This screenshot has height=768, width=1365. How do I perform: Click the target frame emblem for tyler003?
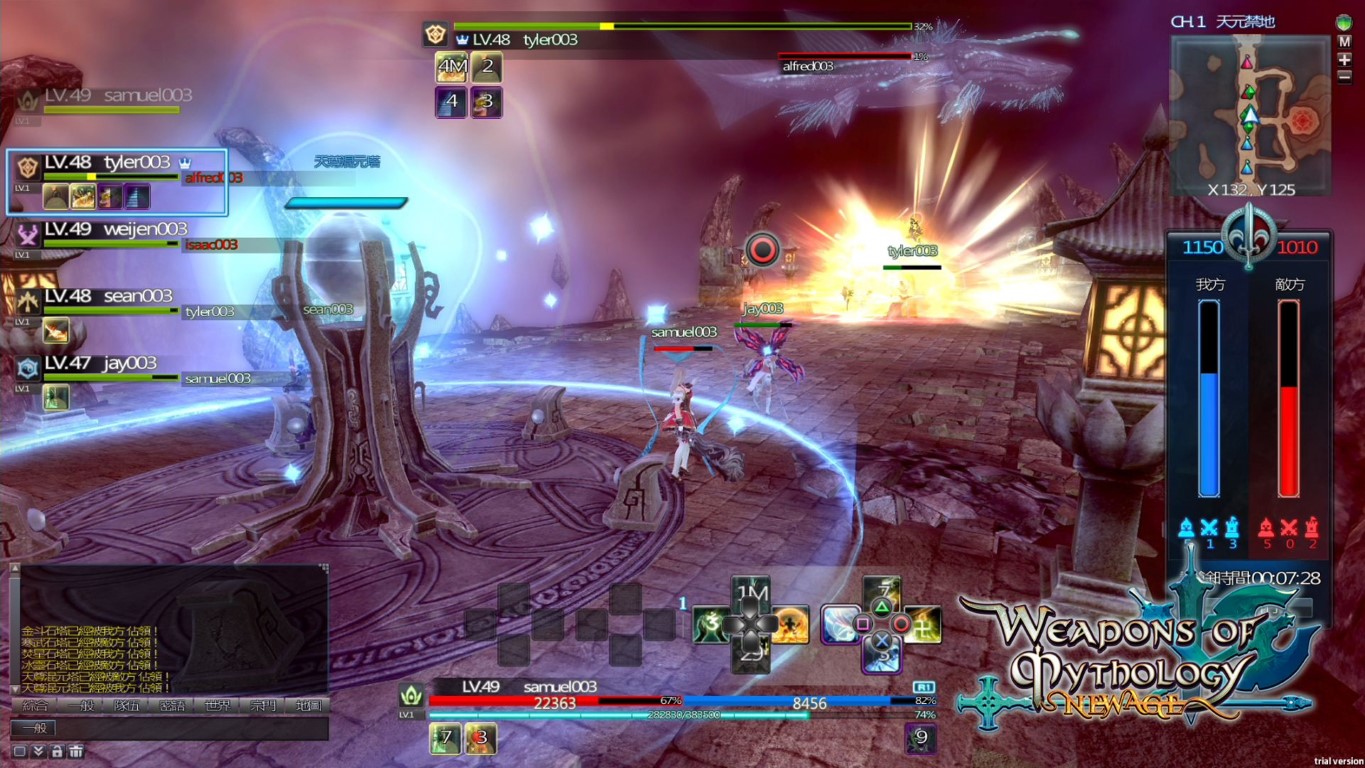click(x=435, y=34)
